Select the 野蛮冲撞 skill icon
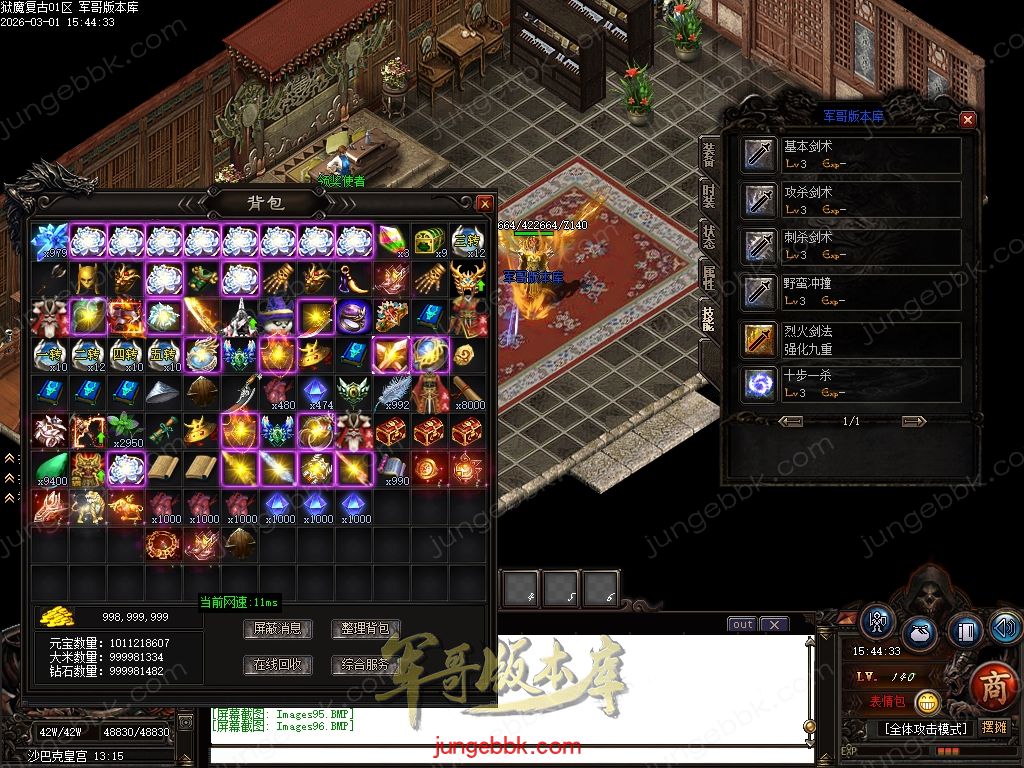 759,293
